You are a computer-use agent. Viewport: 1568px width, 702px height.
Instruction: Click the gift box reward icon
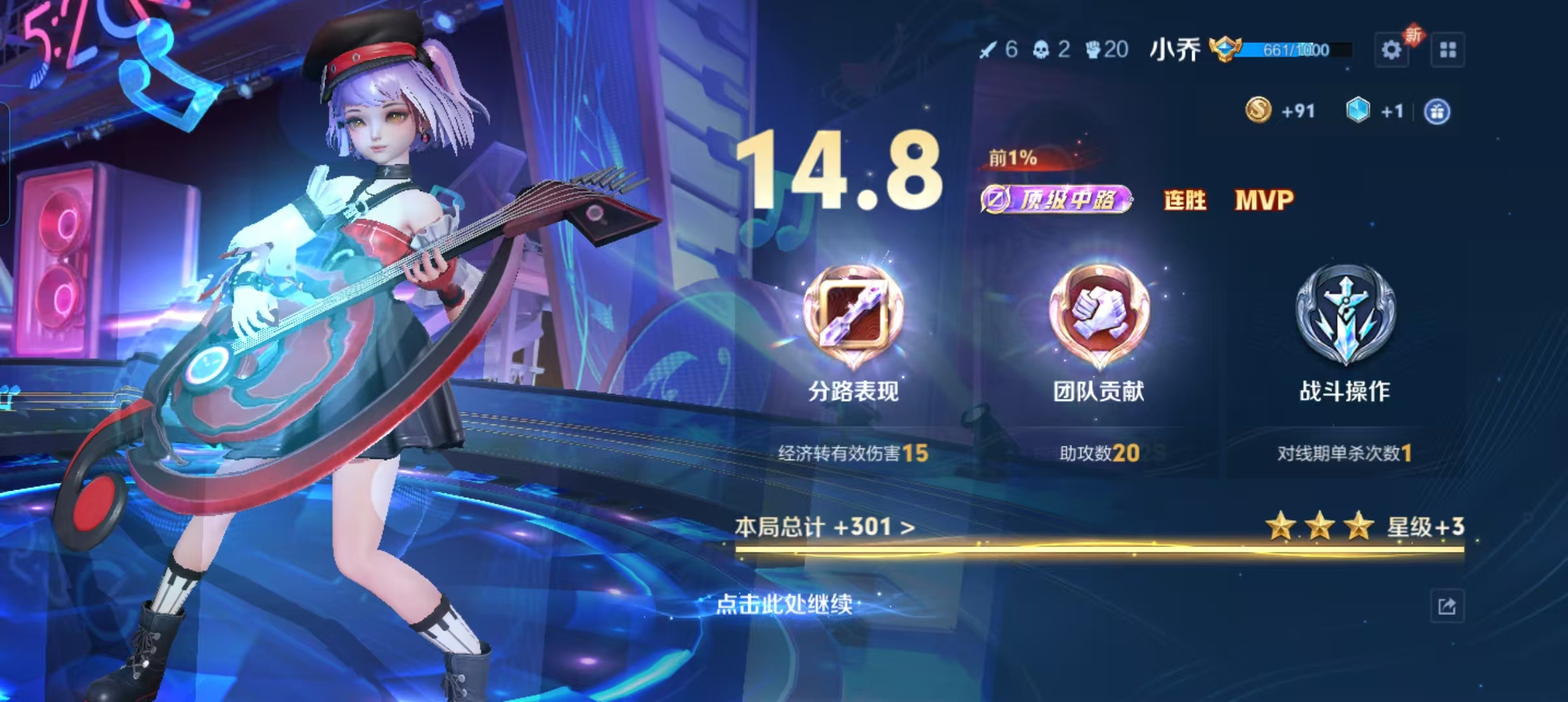[1437, 112]
